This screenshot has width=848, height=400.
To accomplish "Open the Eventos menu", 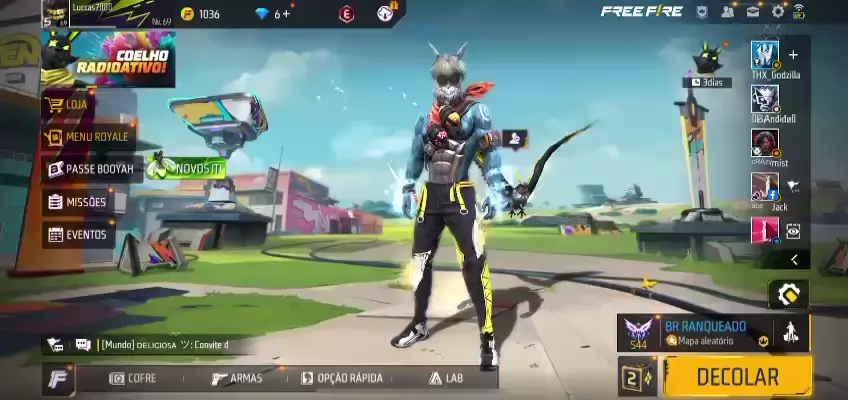I will pos(77,235).
